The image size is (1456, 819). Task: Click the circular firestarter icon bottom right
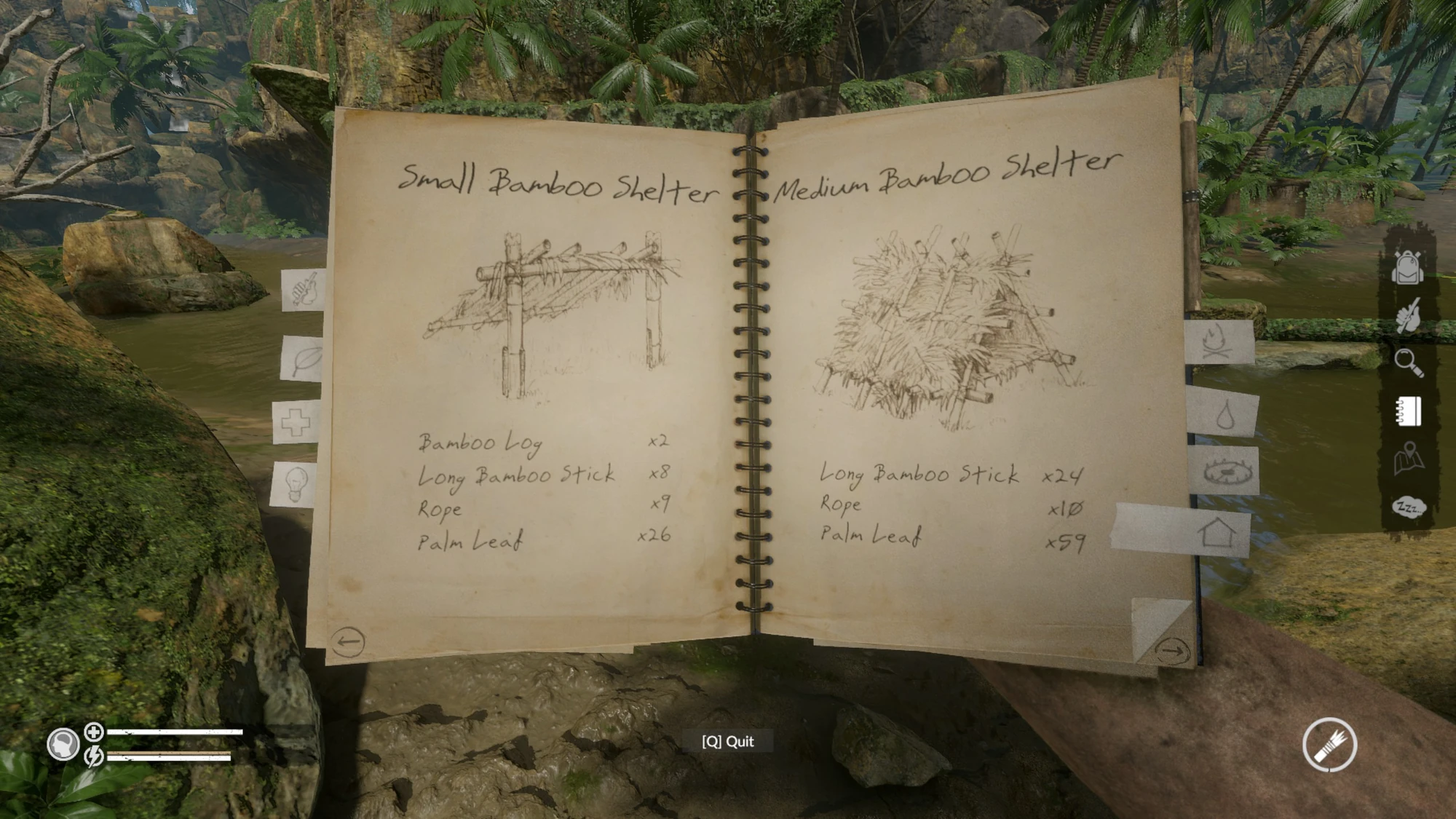[1329, 744]
